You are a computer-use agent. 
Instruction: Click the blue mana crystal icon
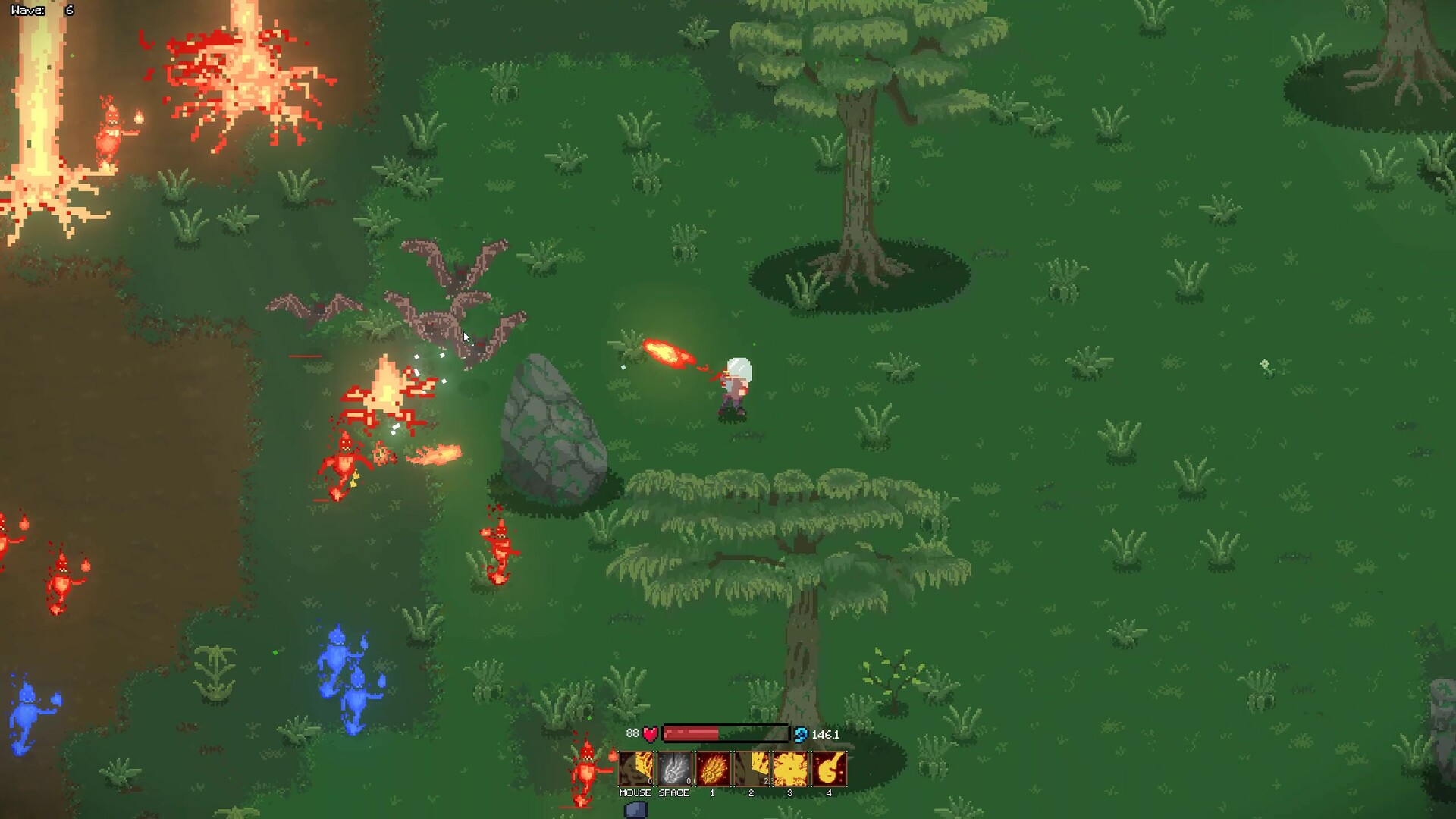point(802,733)
